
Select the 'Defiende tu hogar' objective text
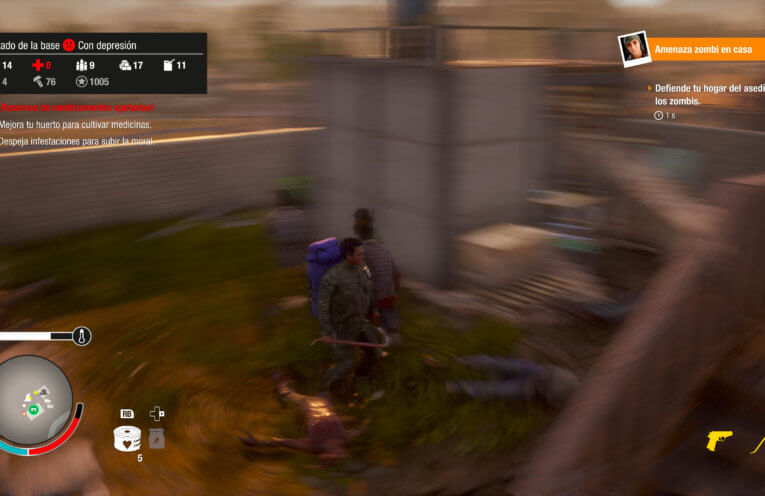click(x=708, y=95)
